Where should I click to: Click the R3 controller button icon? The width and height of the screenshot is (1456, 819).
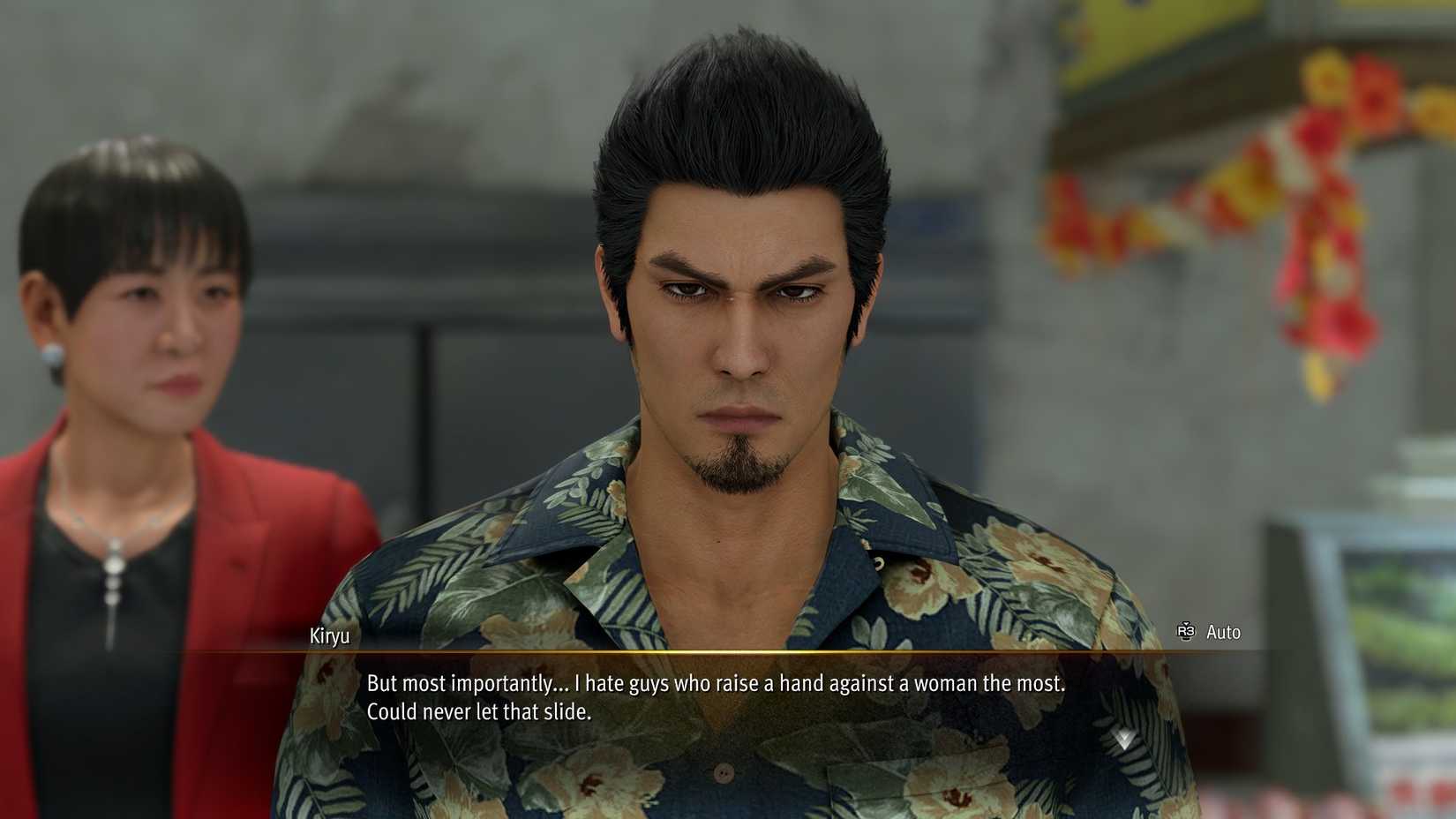tap(1186, 631)
